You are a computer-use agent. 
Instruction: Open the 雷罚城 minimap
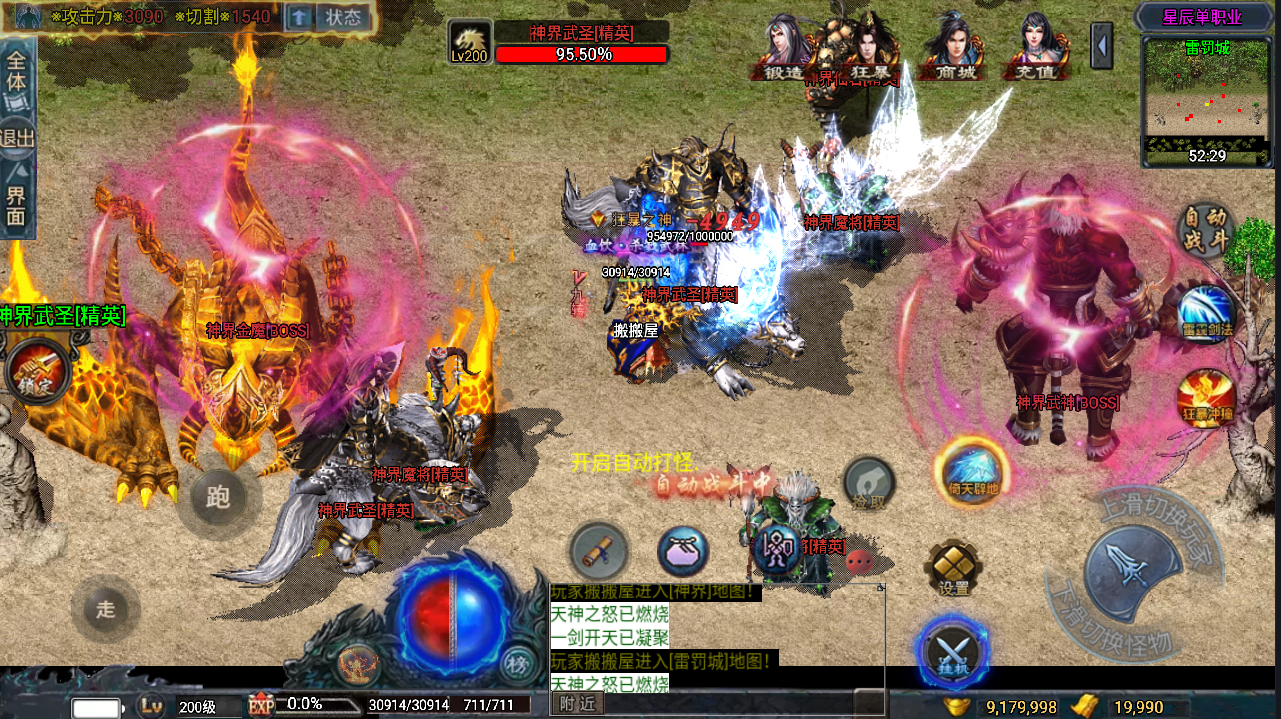pos(1208,100)
